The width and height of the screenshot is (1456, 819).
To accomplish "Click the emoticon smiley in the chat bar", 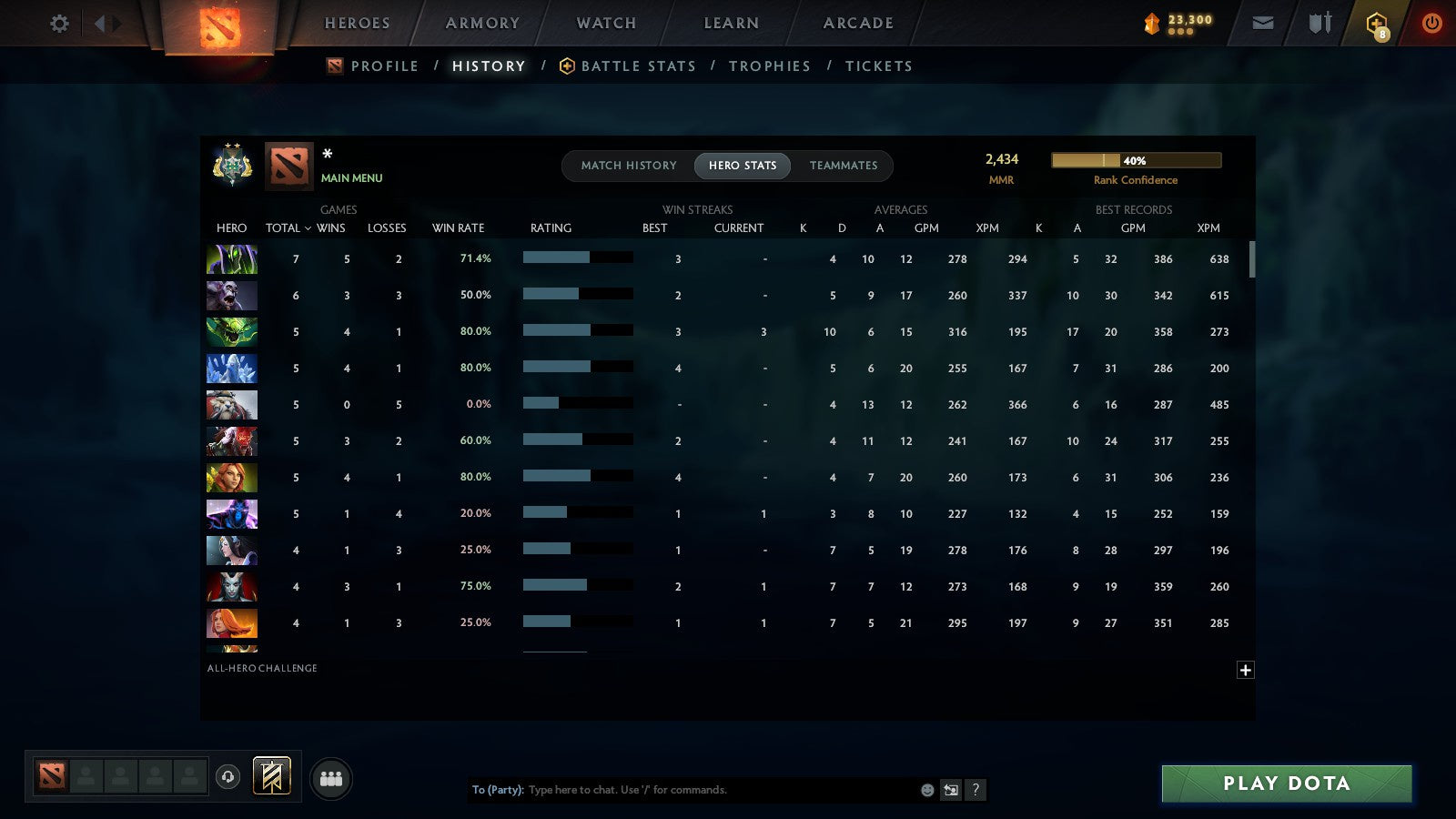I will 926,790.
